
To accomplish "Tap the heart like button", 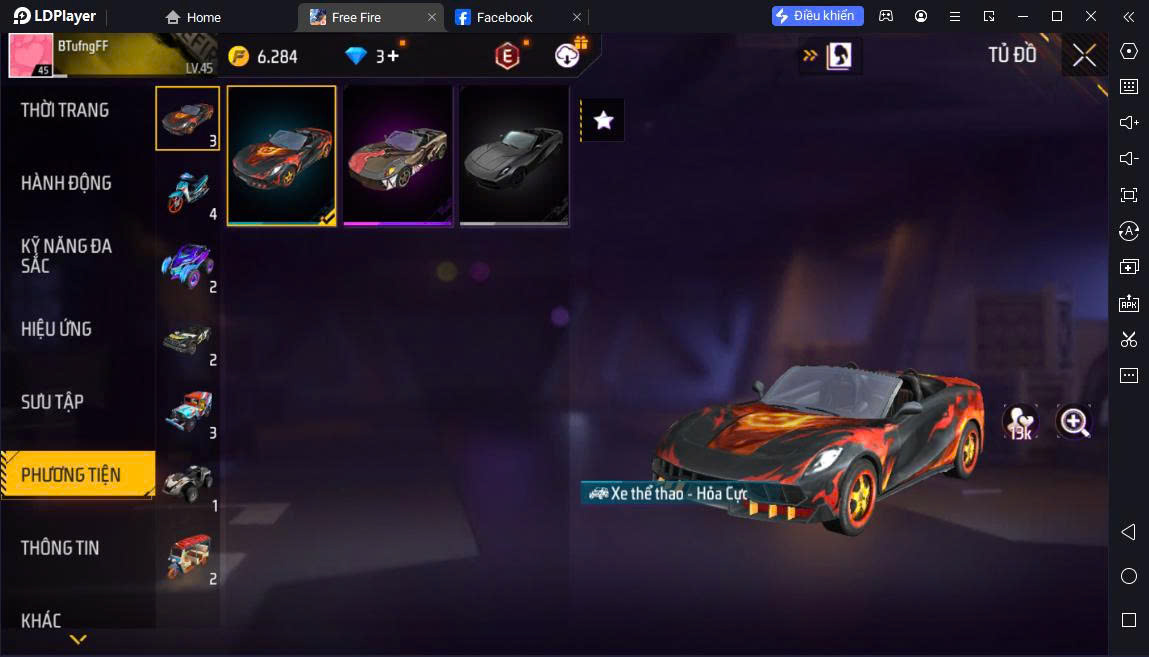I will pyautogui.click(x=1020, y=422).
